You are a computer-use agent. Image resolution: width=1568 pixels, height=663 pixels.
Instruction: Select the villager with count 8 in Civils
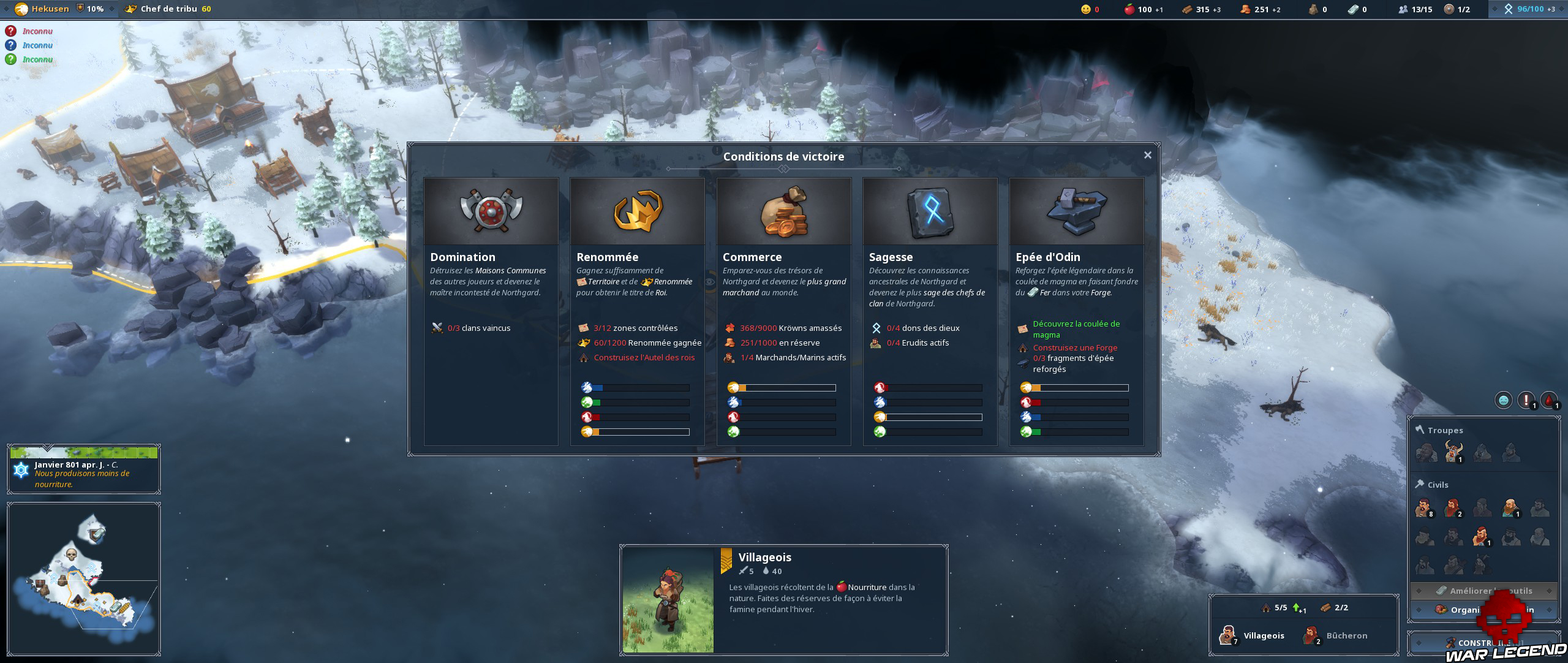(x=1424, y=508)
